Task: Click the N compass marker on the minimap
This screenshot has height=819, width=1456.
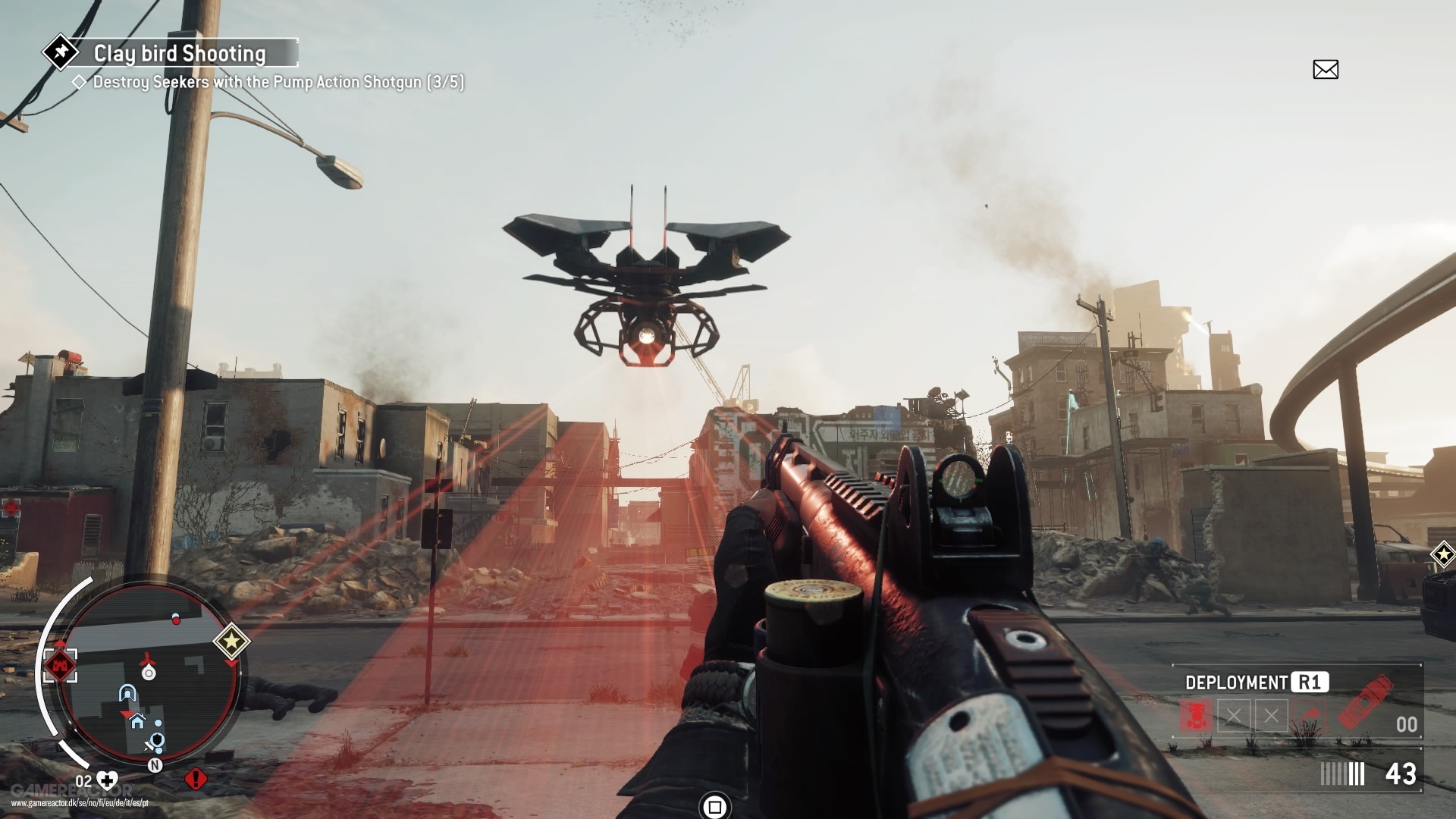Action: pyautogui.click(x=155, y=765)
